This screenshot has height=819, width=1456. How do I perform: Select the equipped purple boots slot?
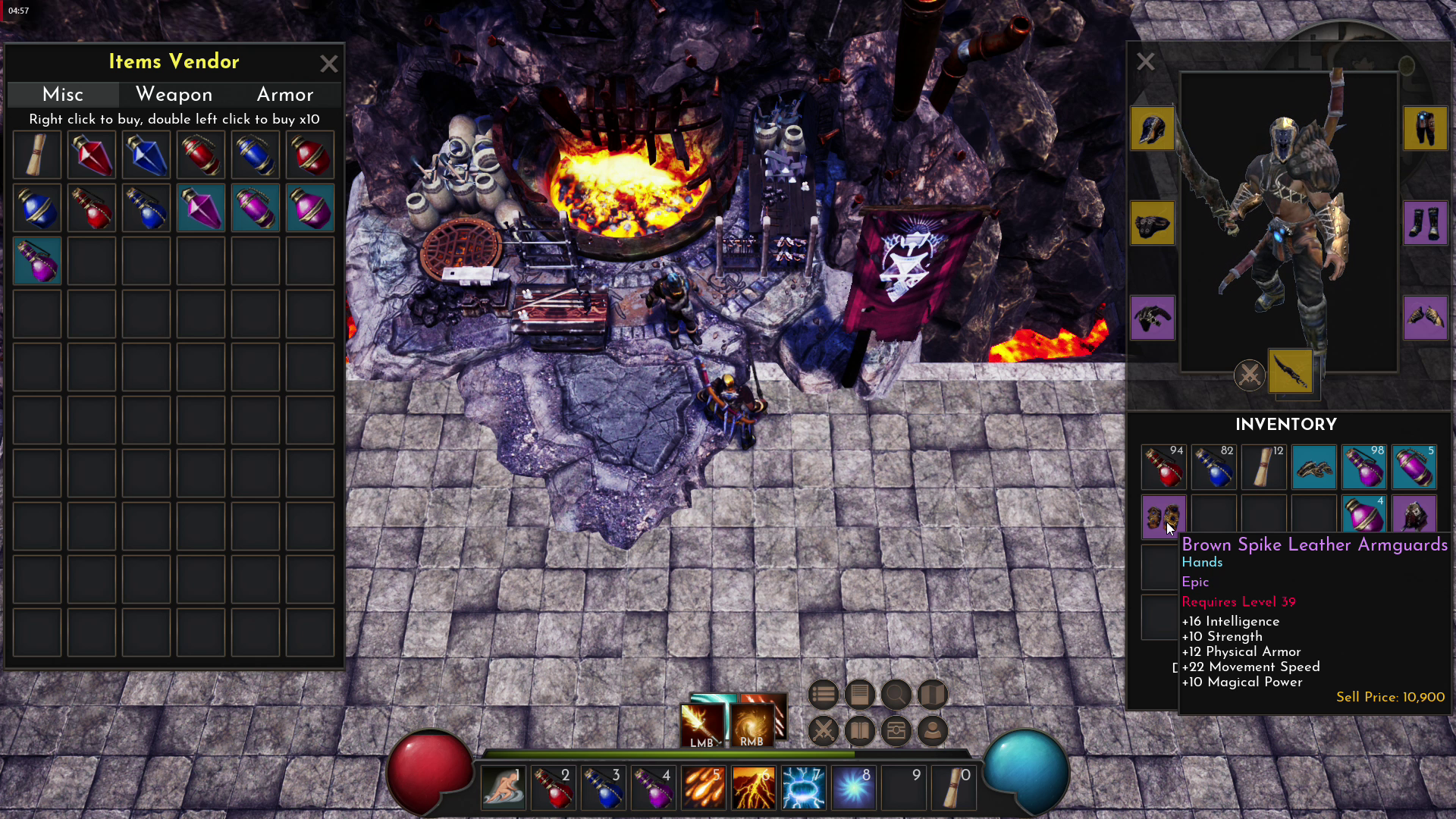(x=1425, y=223)
